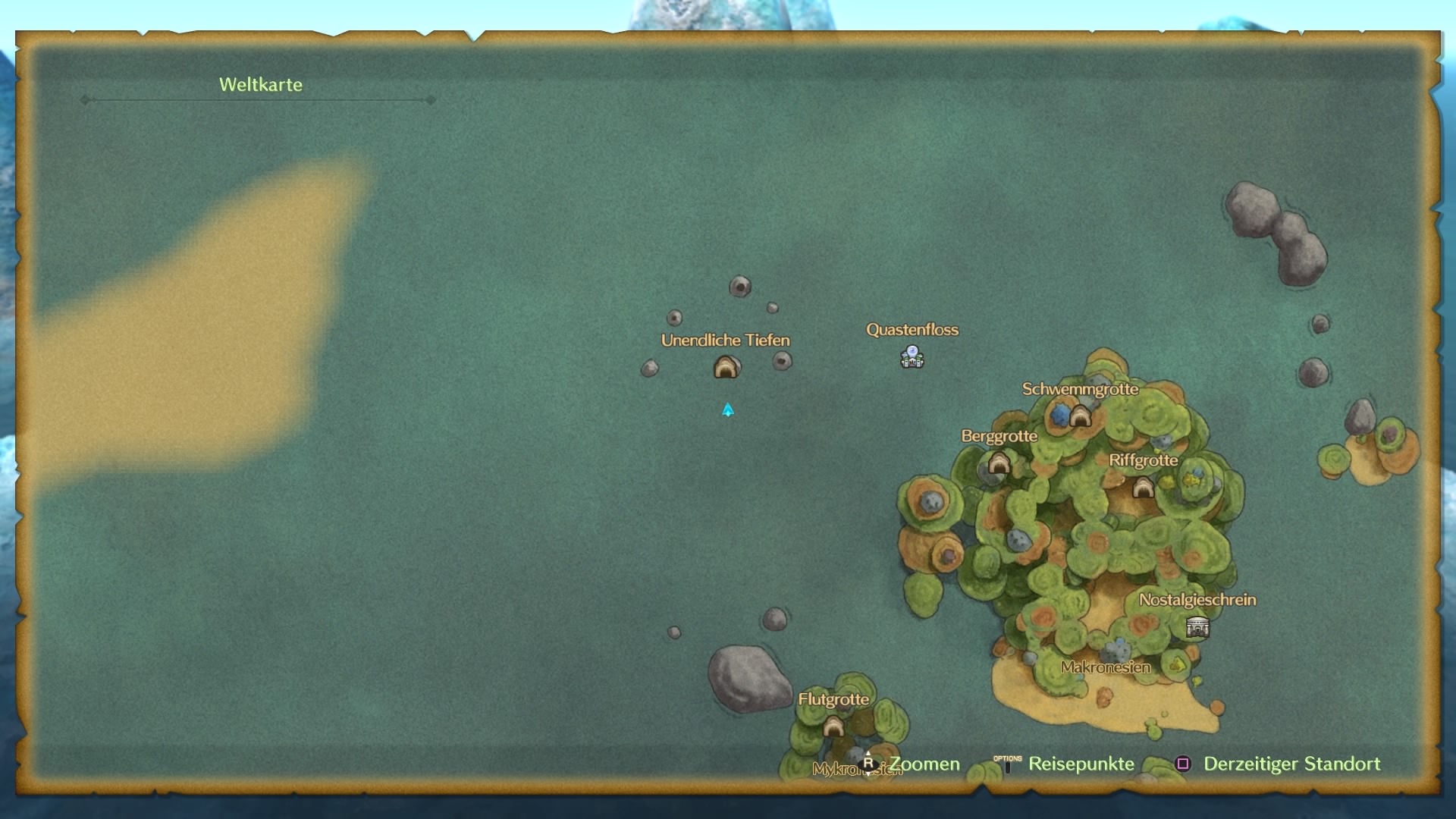The width and height of the screenshot is (1456, 819).
Task: Select the Flutgrotte cave marker
Action: pyautogui.click(x=833, y=726)
